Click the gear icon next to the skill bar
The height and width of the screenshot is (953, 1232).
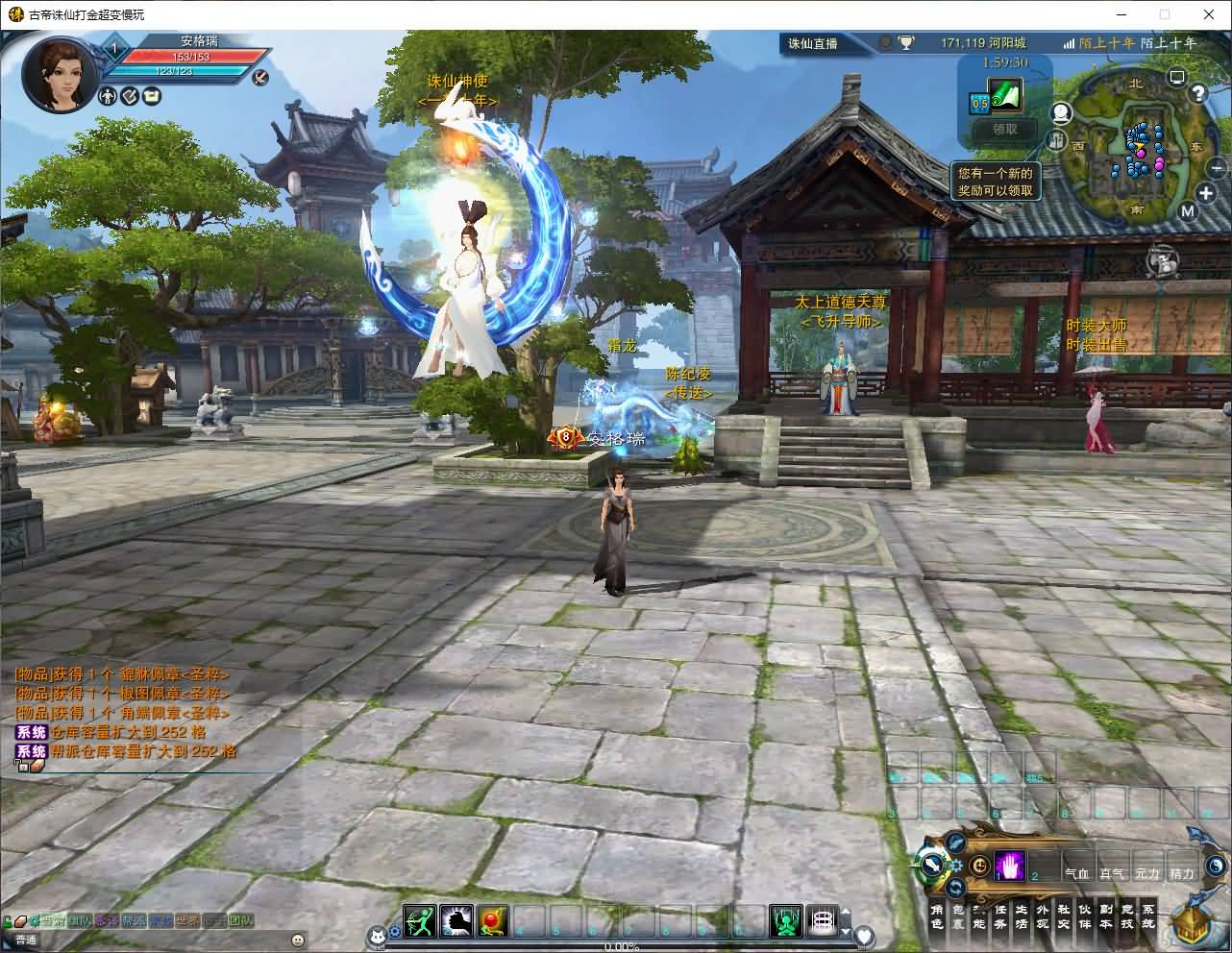(x=954, y=864)
